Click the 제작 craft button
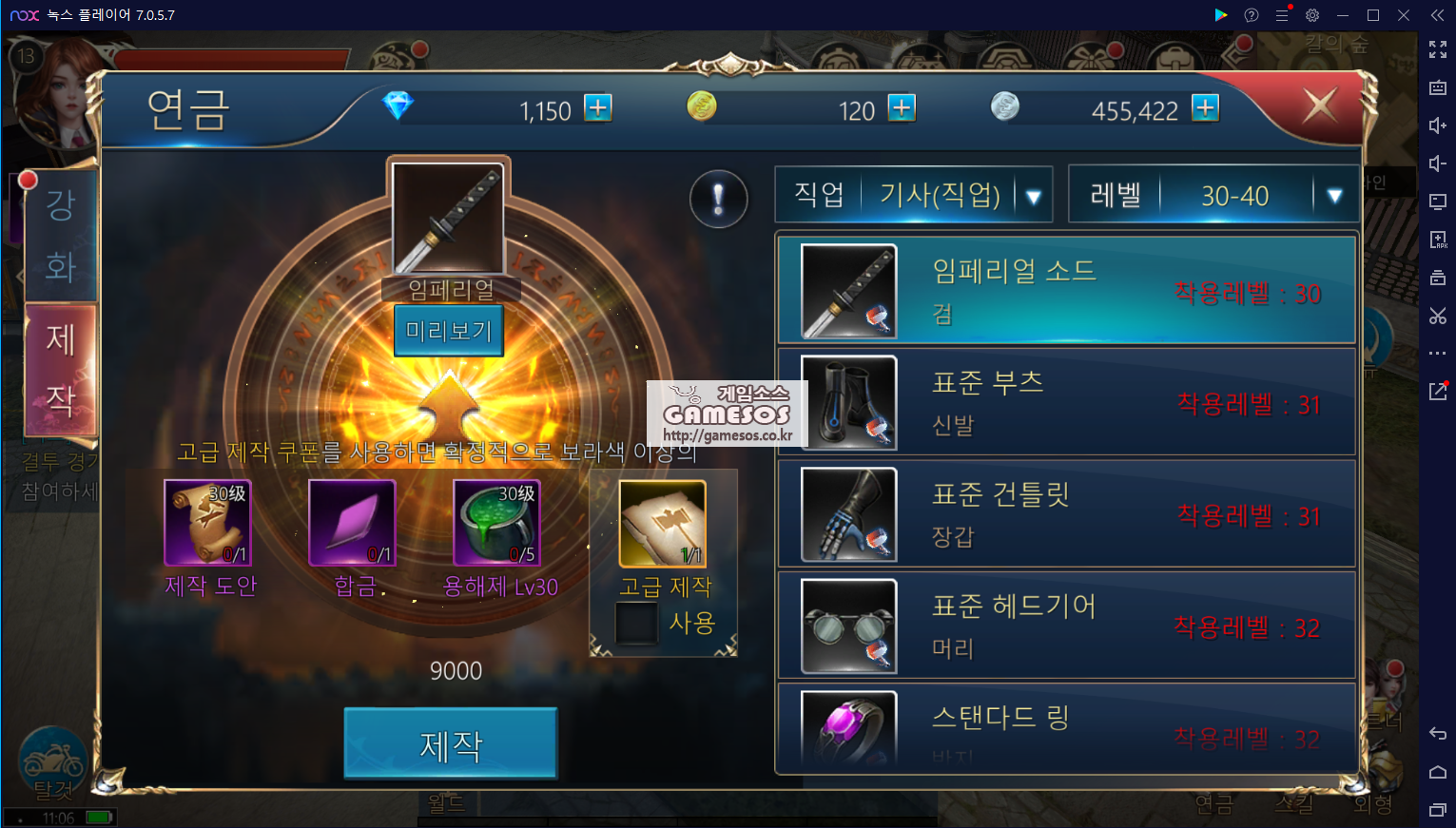Image resolution: width=1456 pixels, height=828 pixels. click(450, 744)
